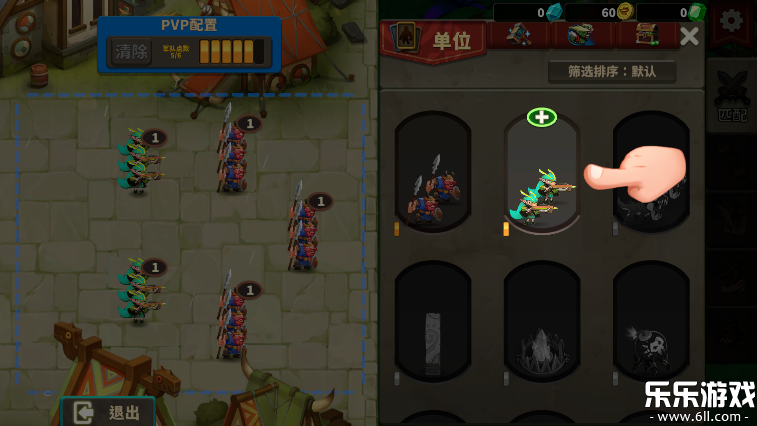Switch to the 单位 units tab

[435, 40]
